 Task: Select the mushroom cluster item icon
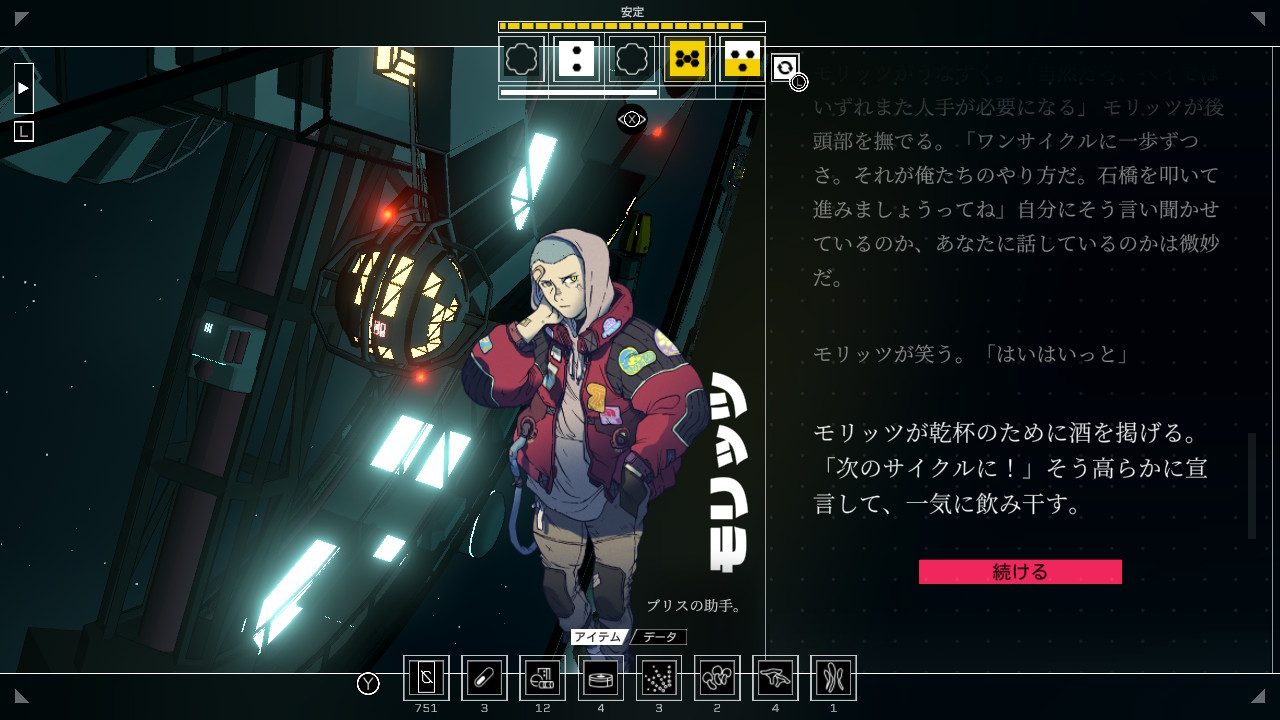[x=717, y=677]
